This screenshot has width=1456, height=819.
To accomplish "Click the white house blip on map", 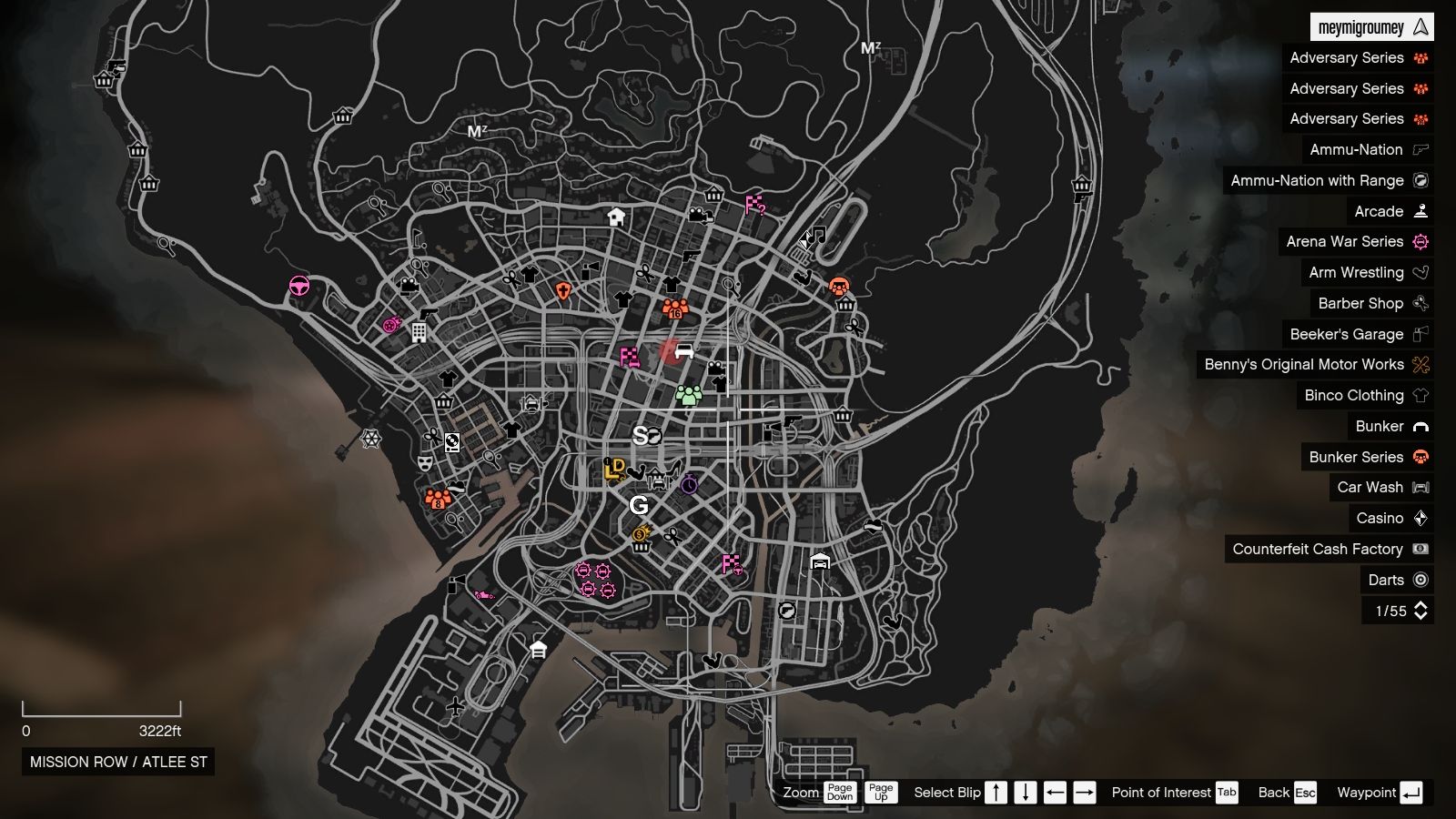I will (x=616, y=217).
